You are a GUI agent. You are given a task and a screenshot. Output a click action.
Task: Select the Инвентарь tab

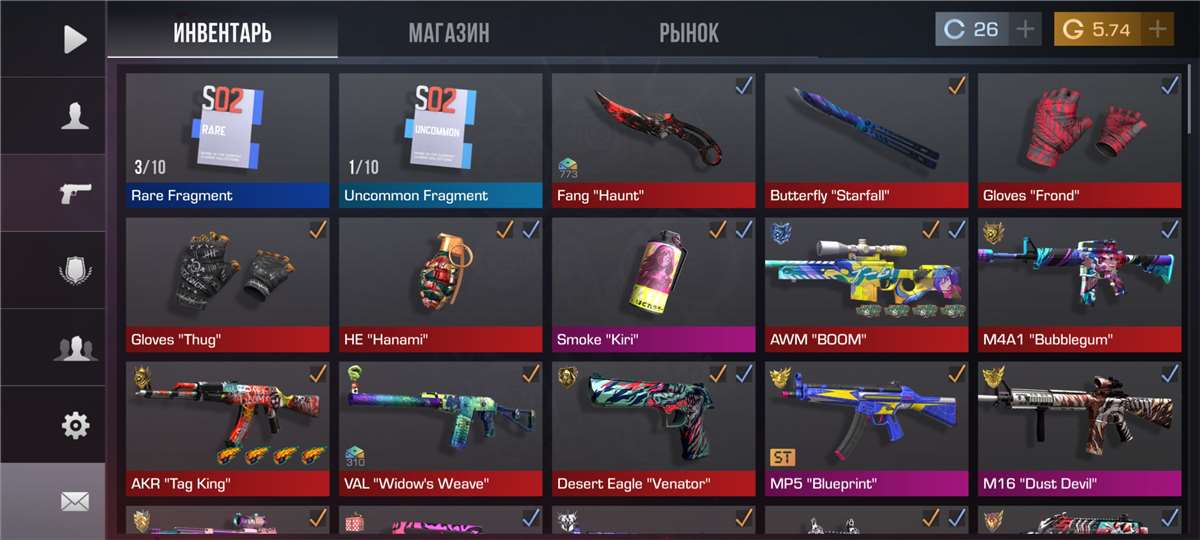coord(222,32)
